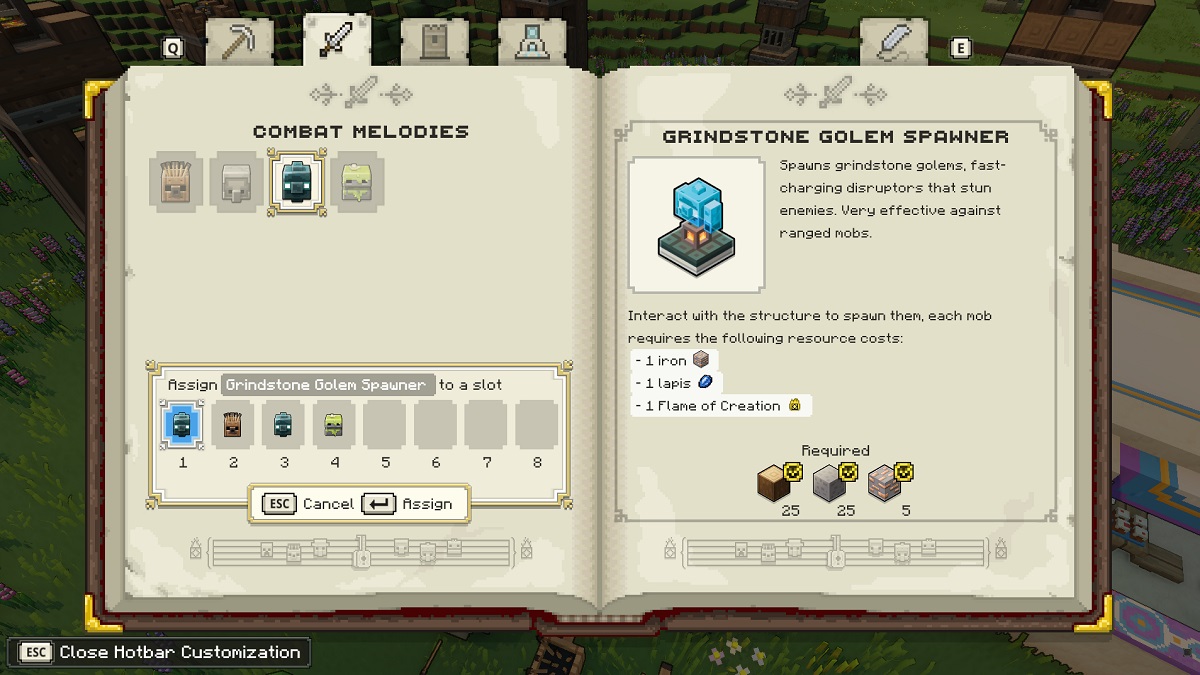Select the highlighted grindstone golem melody
Screen dimensions: 1200x675
pos(297,181)
